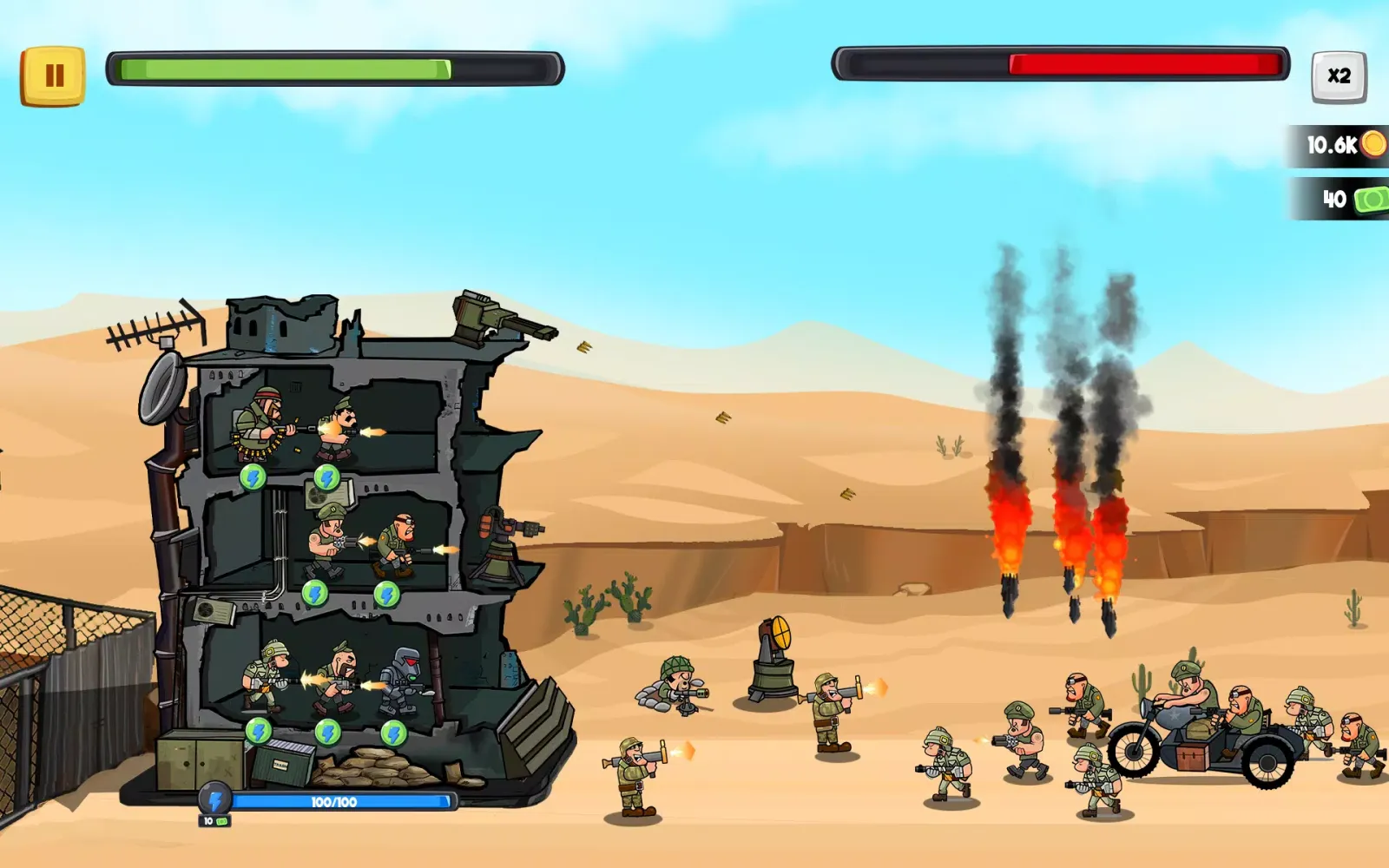Toggle the x2 game speed button
Screen dimensions: 1389x868
pyautogui.click(x=1338, y=76)
